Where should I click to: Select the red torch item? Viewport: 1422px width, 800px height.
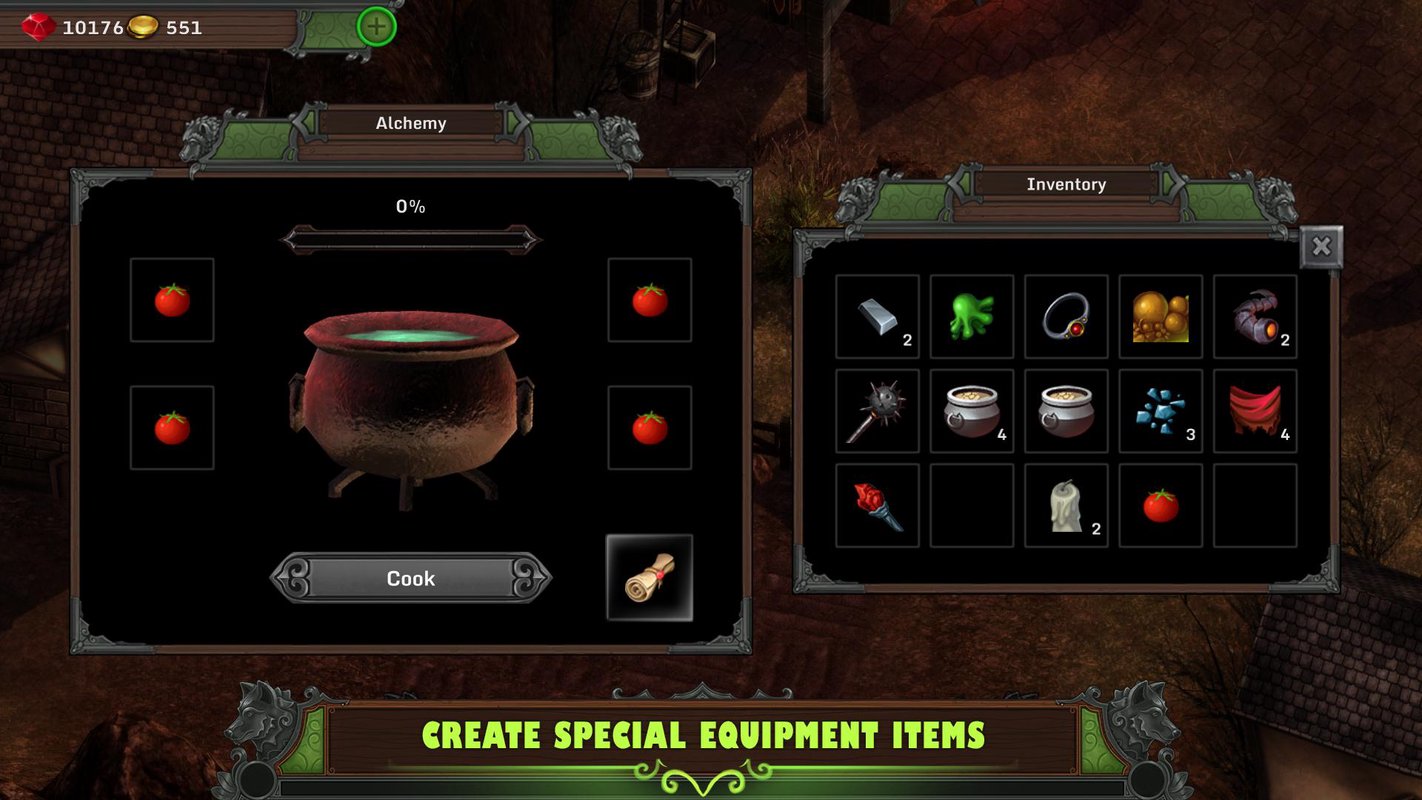[877, 505]
